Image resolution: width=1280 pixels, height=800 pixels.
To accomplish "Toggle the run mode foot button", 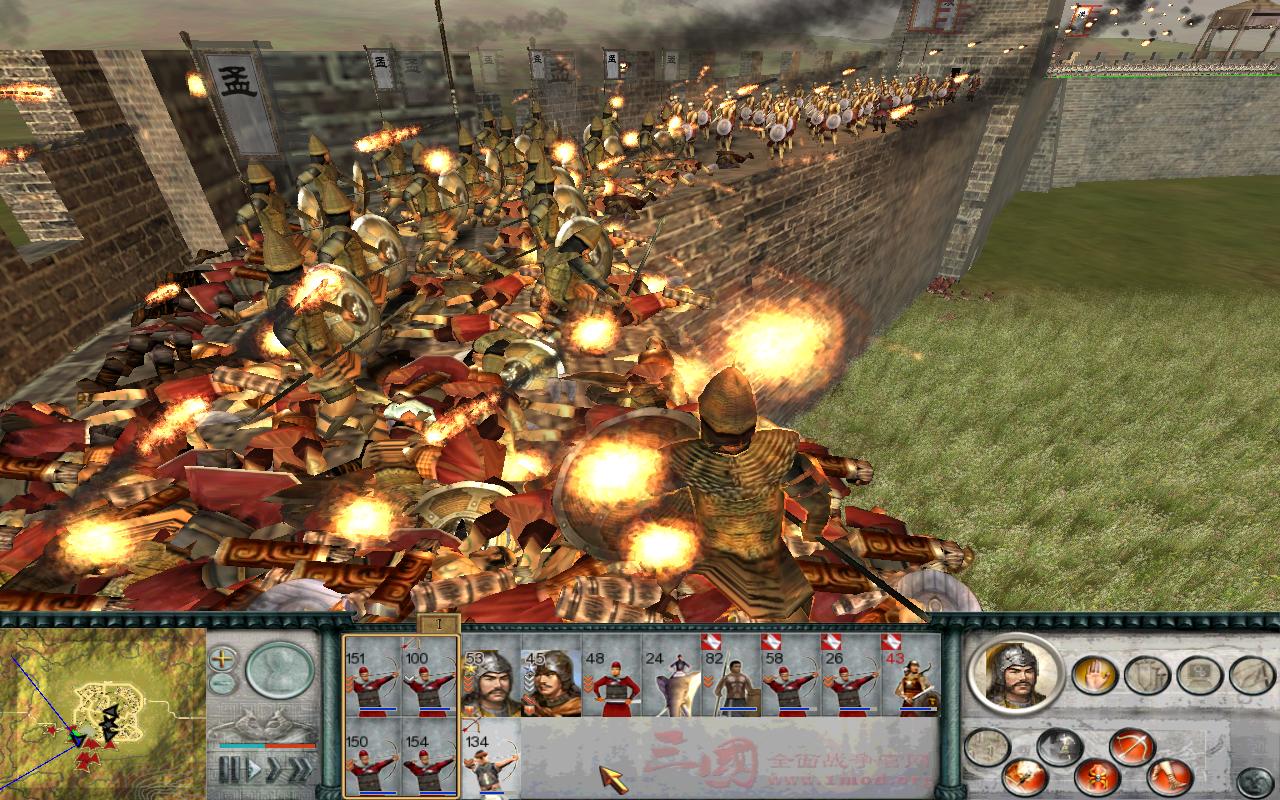I will (x=1168, y=775).
